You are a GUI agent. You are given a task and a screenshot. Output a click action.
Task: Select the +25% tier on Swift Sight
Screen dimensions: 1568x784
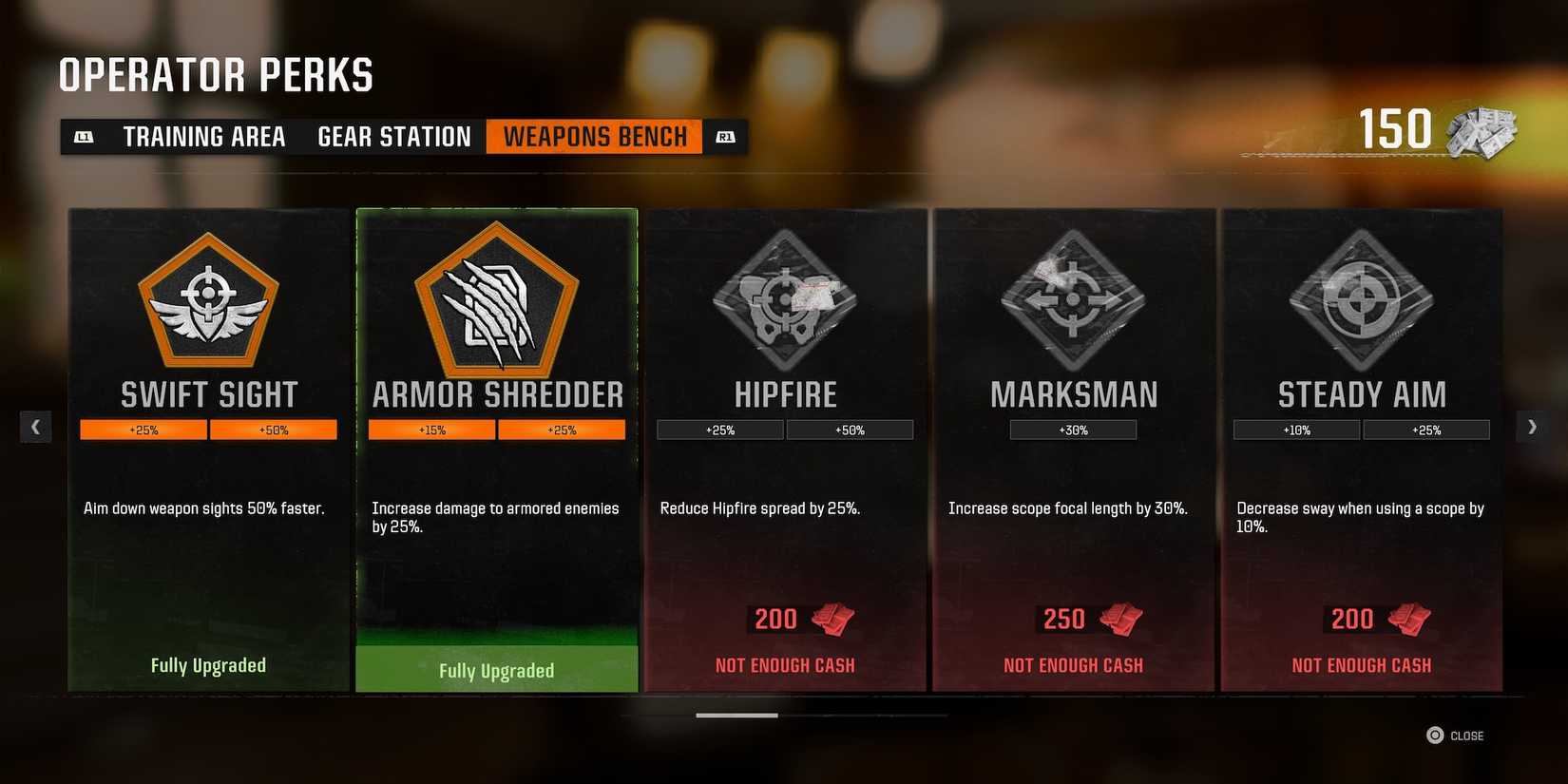click(x=143, y=429)
